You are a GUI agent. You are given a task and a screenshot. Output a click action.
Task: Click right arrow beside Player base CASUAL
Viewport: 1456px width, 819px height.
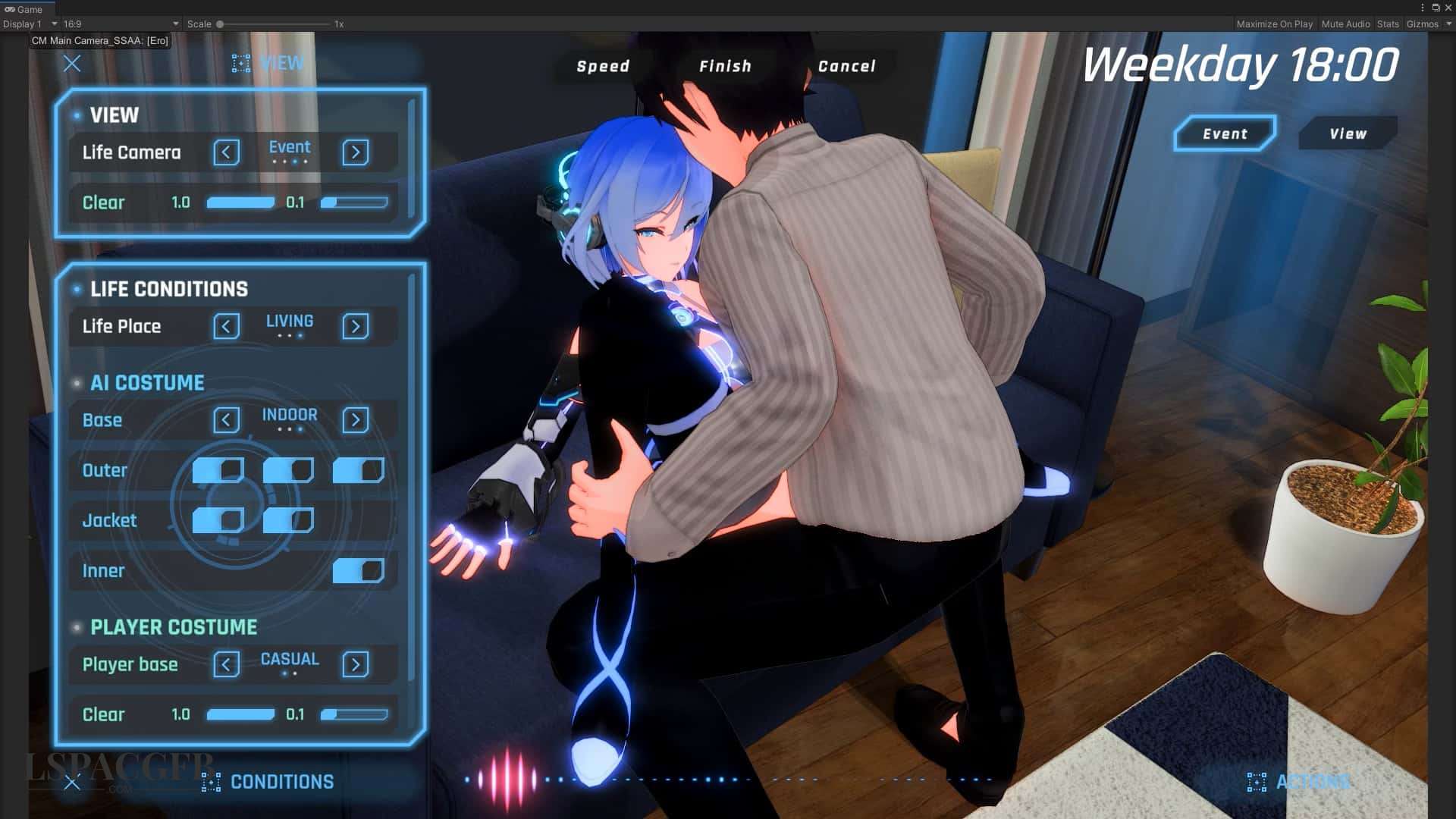[355, 664]
